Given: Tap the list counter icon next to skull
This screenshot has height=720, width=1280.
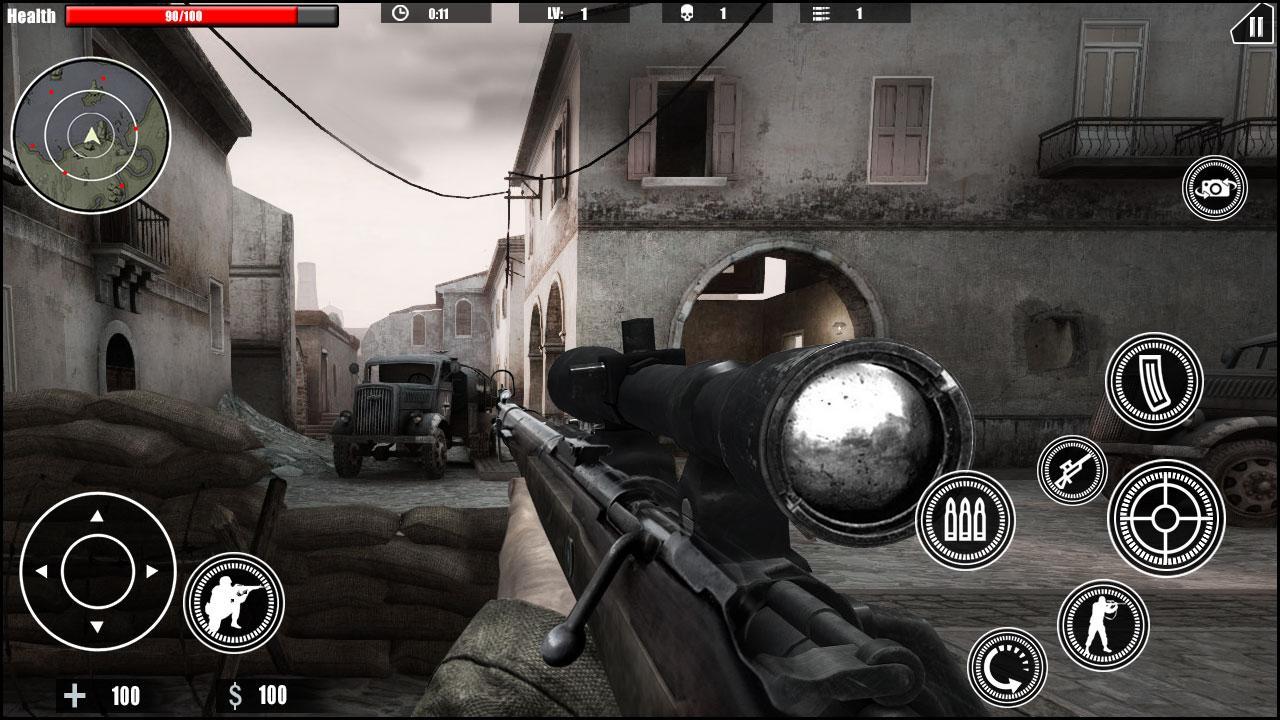Looking at the screenshot, I should pos(829,15).
